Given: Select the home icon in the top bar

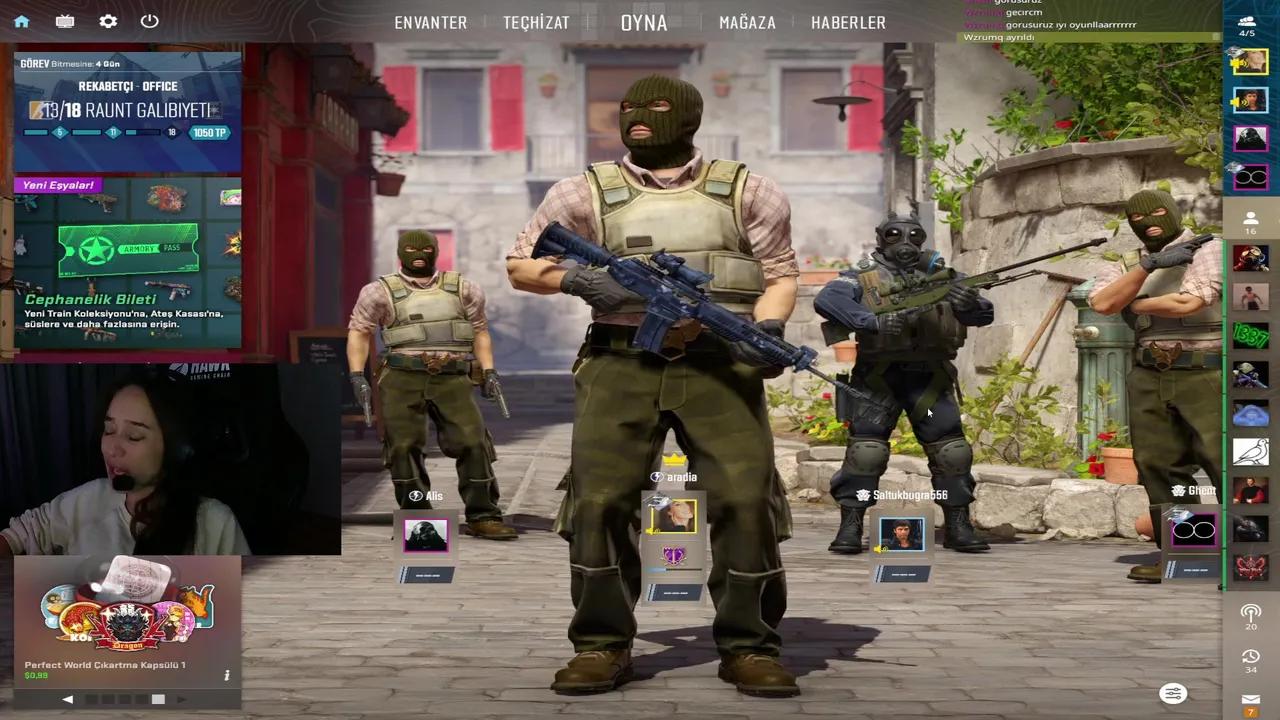Looking at the screenshot, I should 22,21.
